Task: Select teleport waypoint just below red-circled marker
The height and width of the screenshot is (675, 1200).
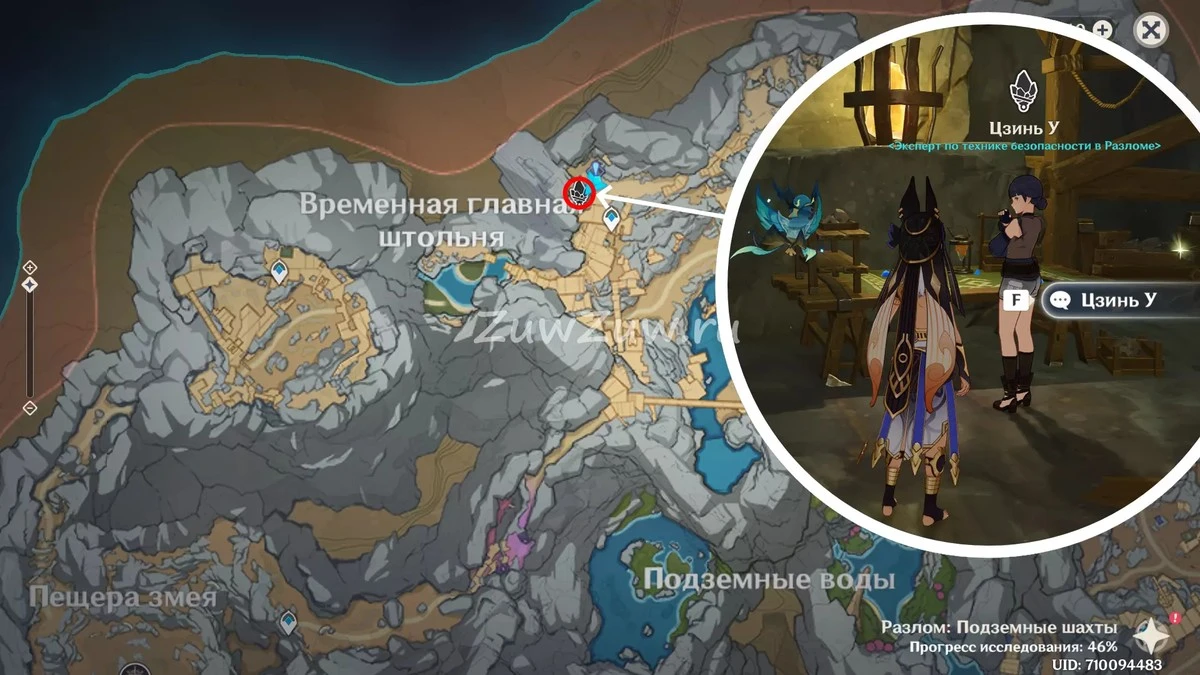Action: [x=610, y=218]
